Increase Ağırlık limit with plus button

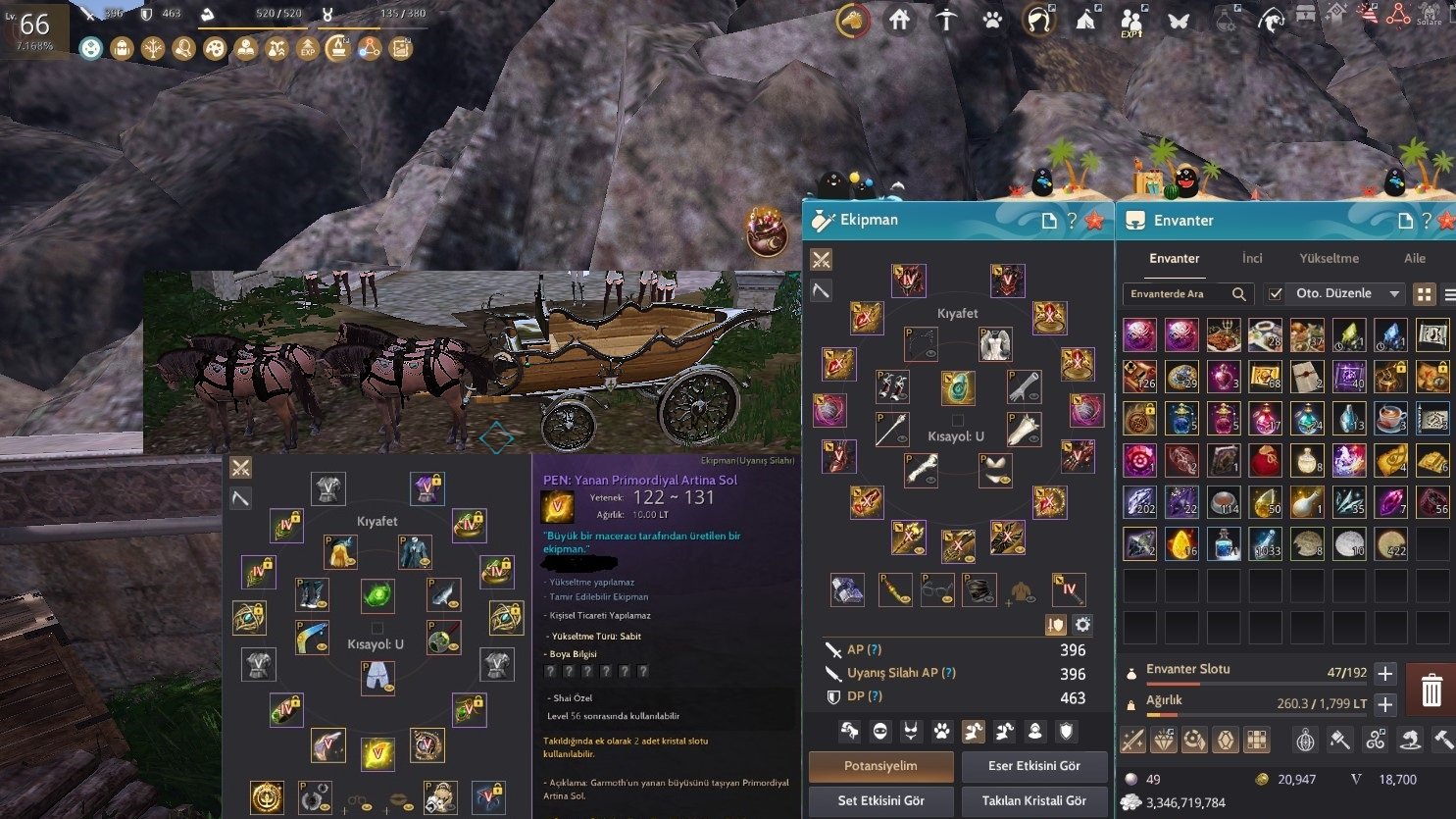click(x=1384, y=704)
